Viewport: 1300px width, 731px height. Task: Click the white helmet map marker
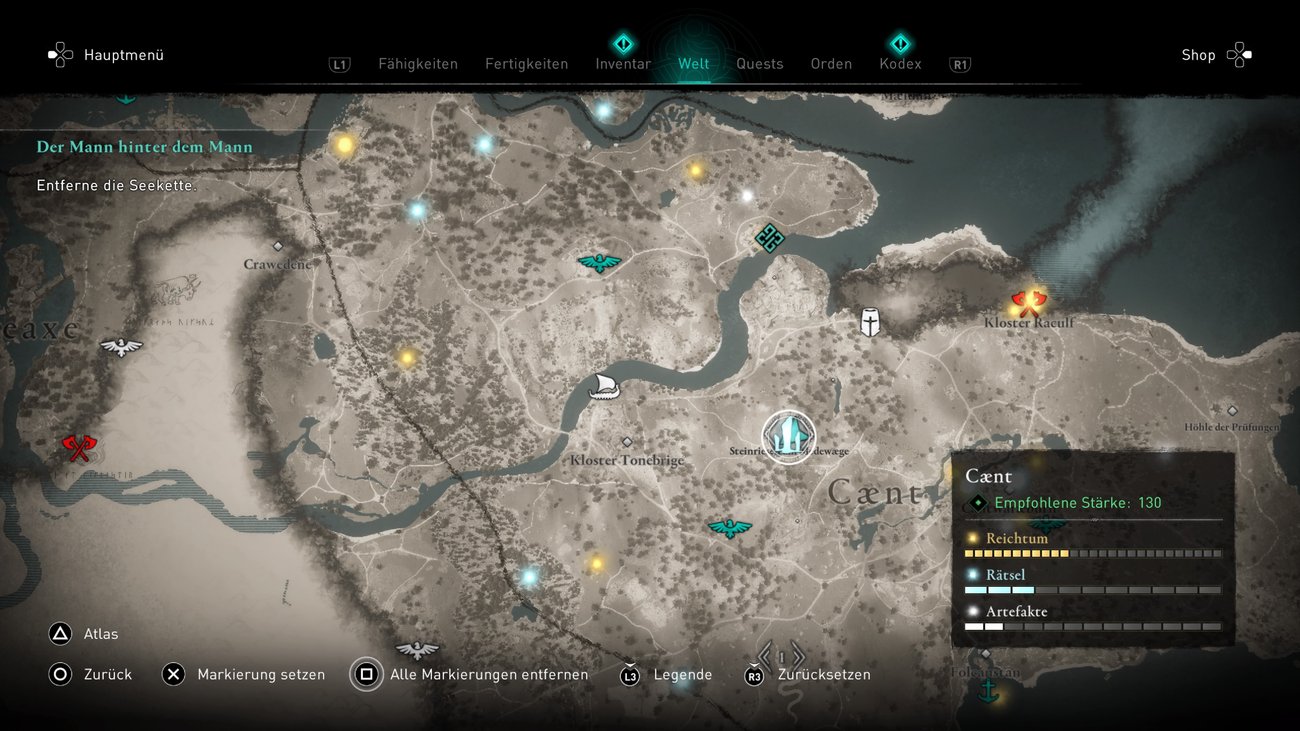click(x=871, y=322)
